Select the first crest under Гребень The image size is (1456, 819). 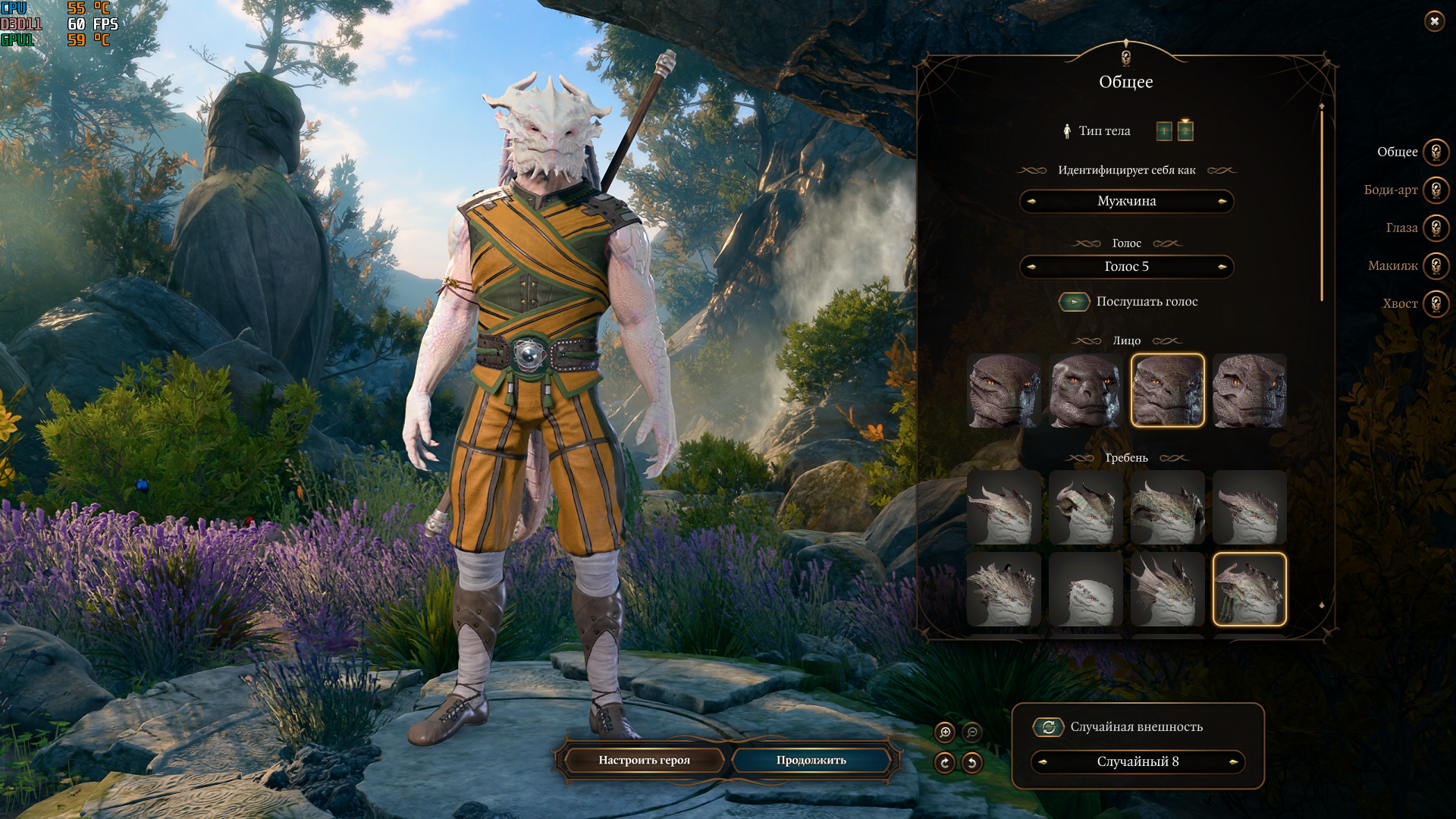(x=1004, y=507)
